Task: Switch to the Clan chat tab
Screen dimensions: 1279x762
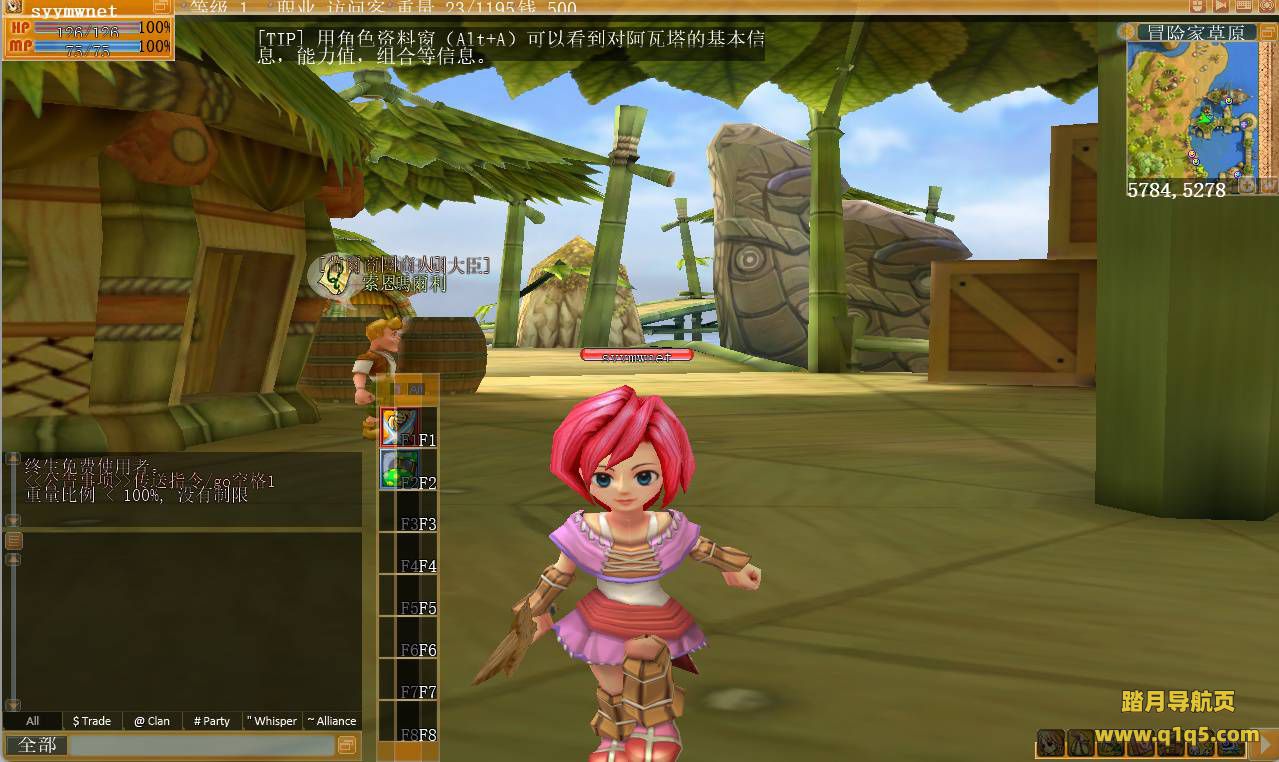Action: 152,720
